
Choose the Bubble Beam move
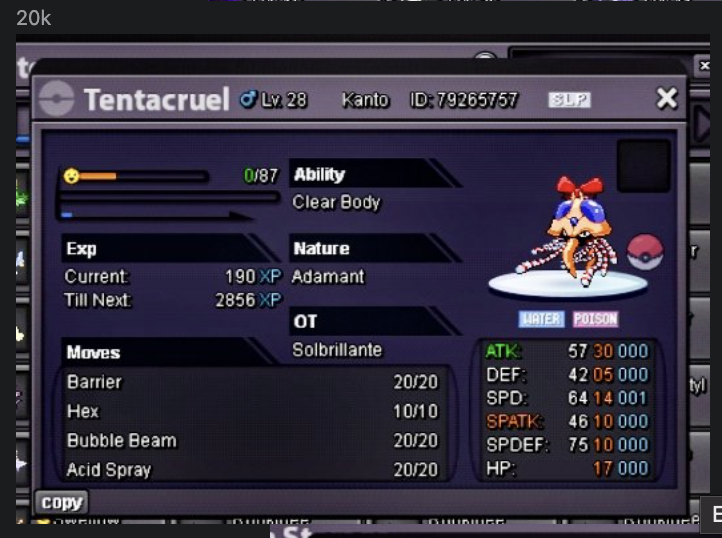[252, 440]
